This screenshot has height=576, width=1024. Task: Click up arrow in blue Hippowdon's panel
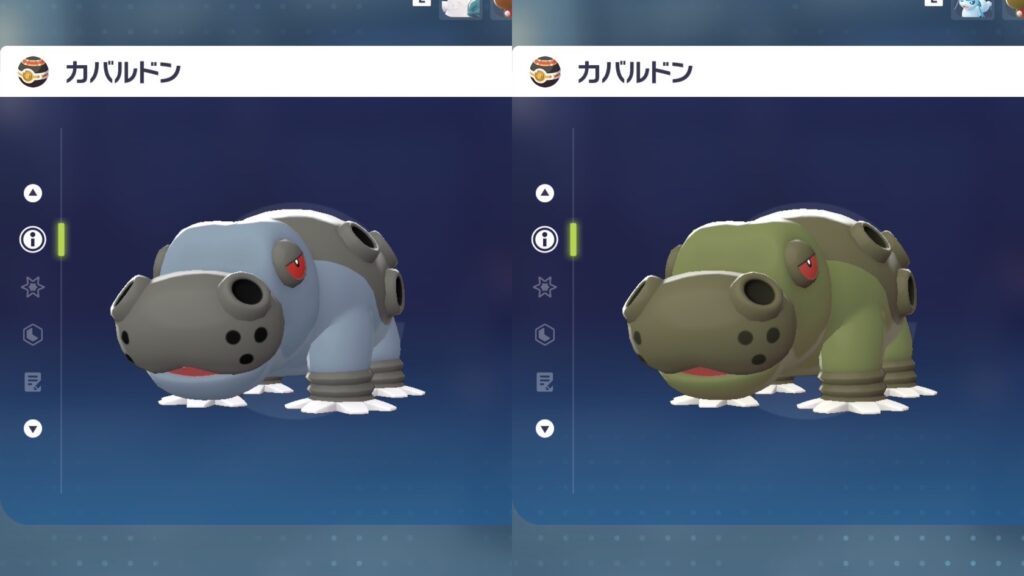coord(33,193)
